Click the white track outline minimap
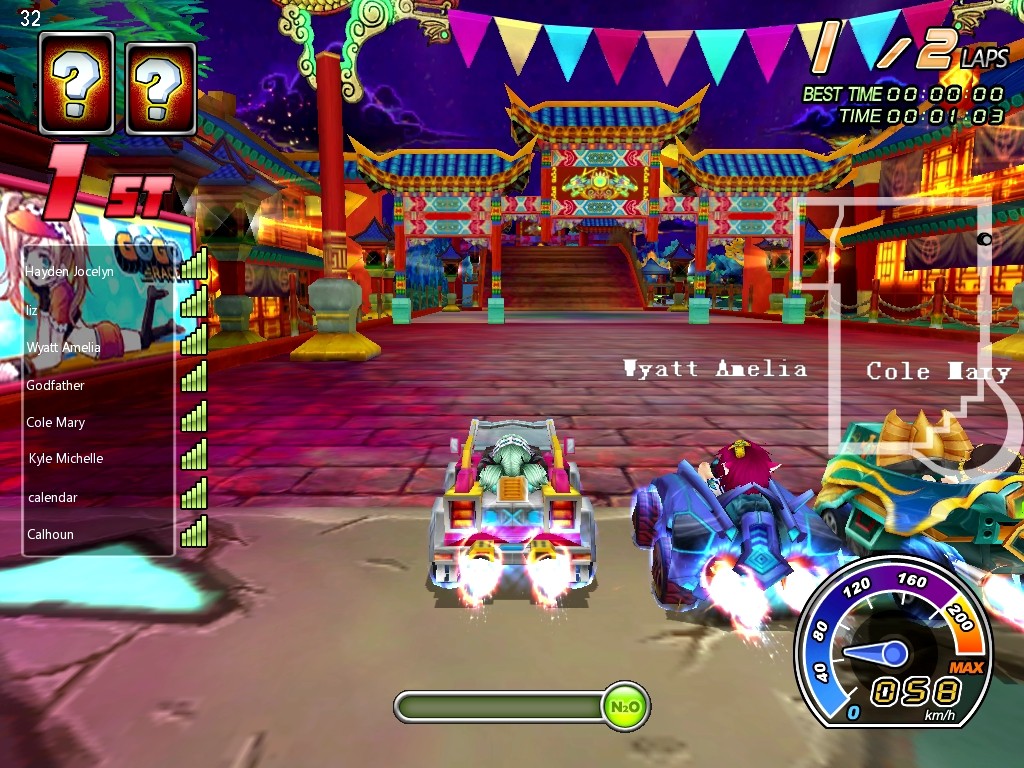Viewport: 1024px width, 768px height. [910, 330]
